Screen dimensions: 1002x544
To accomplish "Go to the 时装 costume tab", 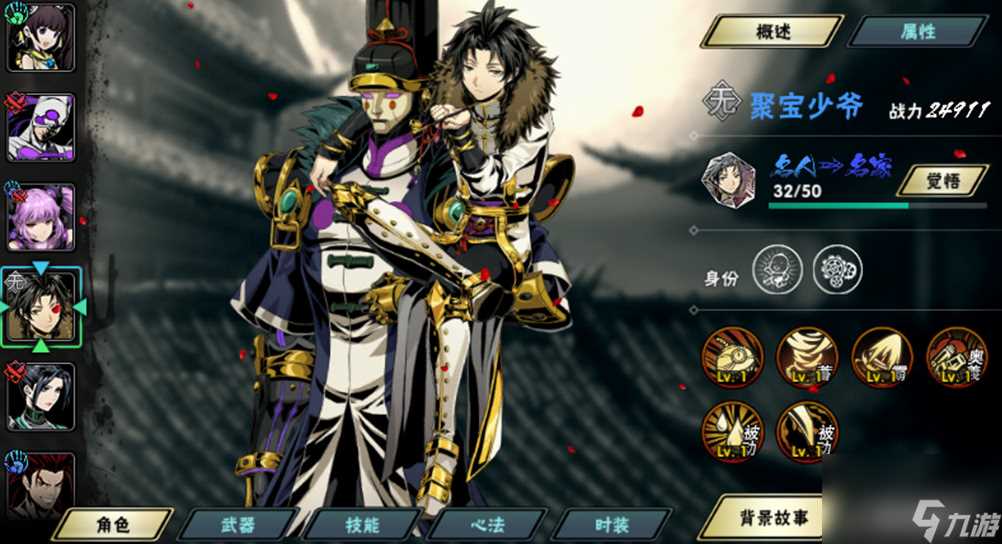I will point(610,523).
